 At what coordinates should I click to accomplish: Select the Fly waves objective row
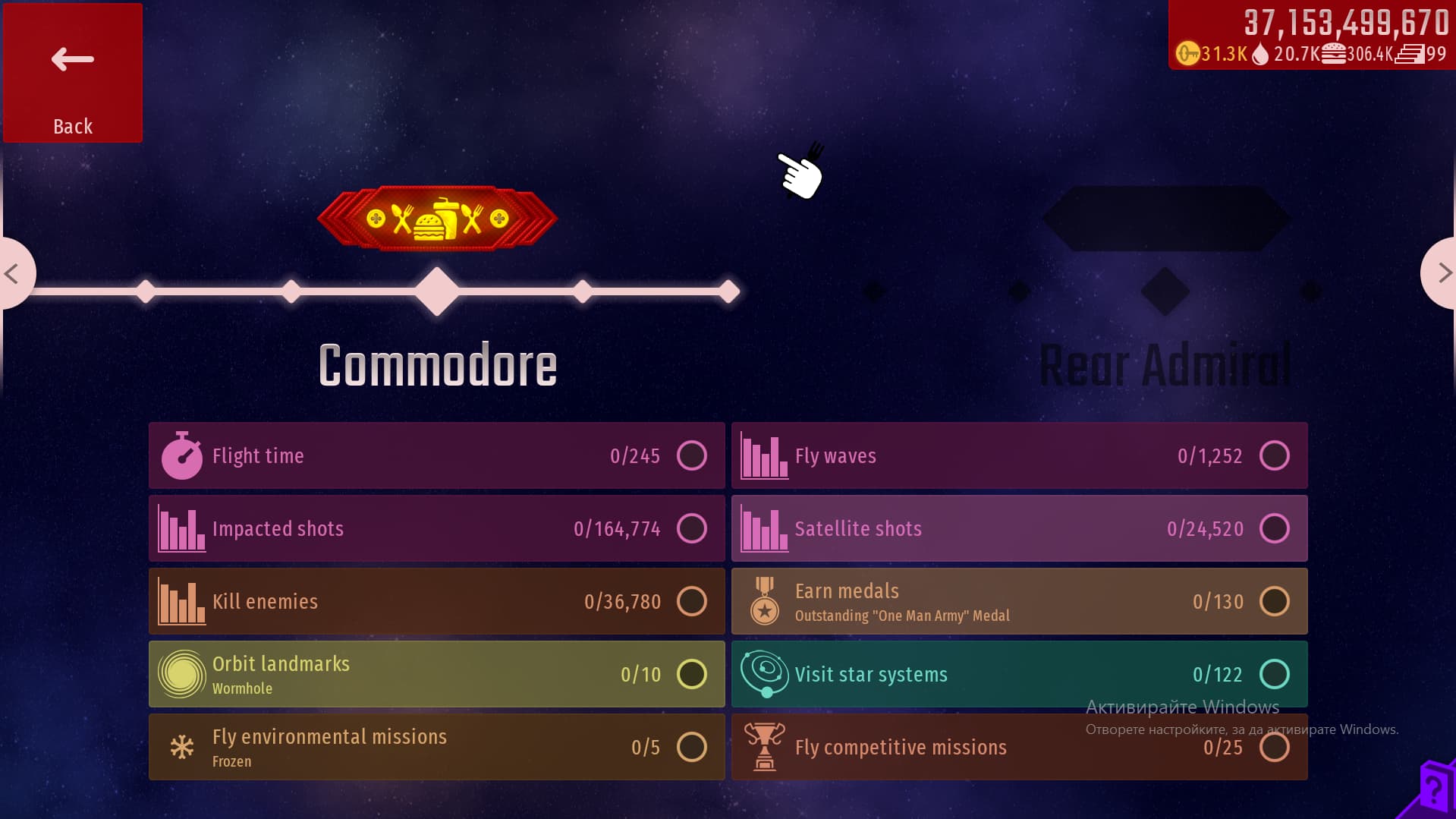click(x=1019, y=455)
